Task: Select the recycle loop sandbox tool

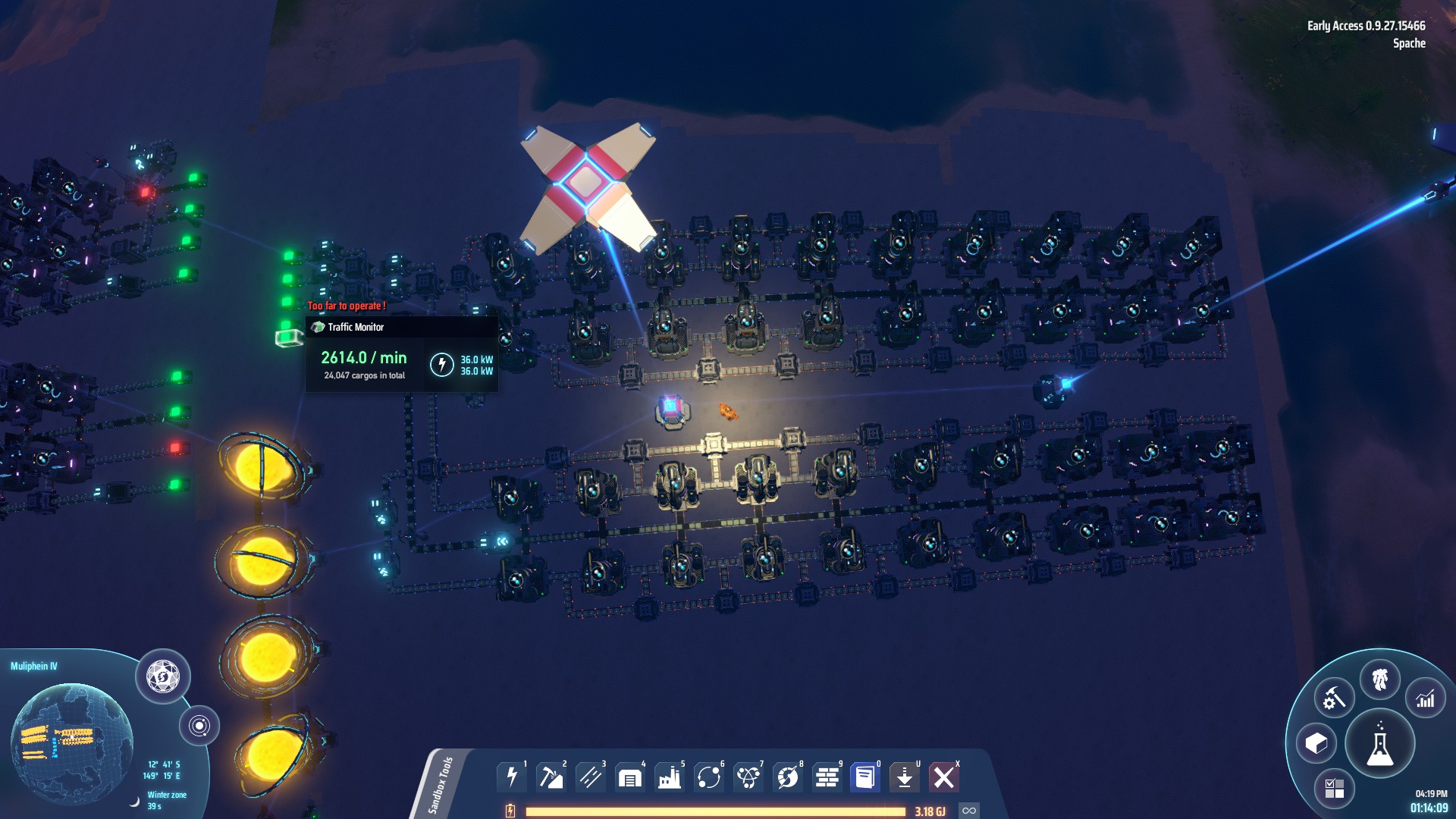Action: click(708, 777)
